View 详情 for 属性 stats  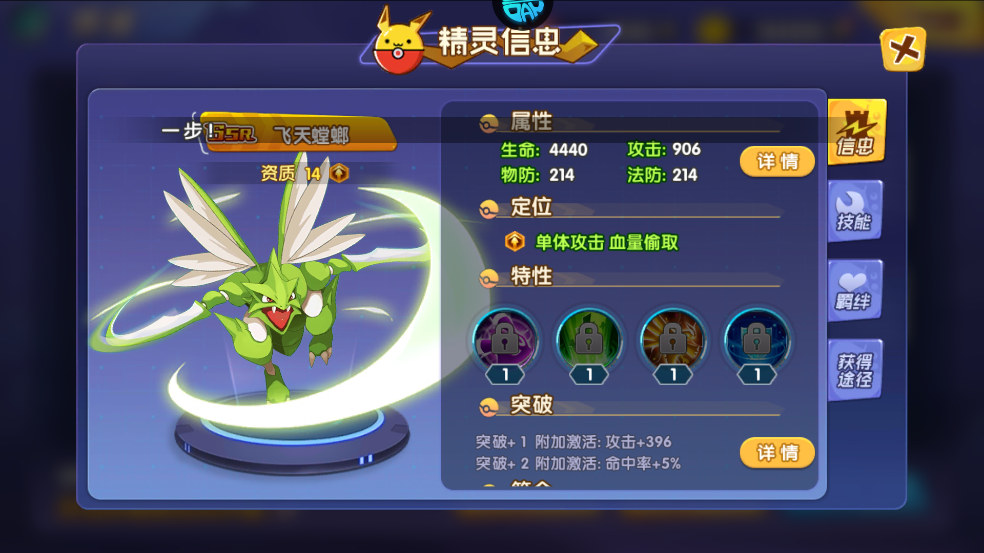click(777, 161)
